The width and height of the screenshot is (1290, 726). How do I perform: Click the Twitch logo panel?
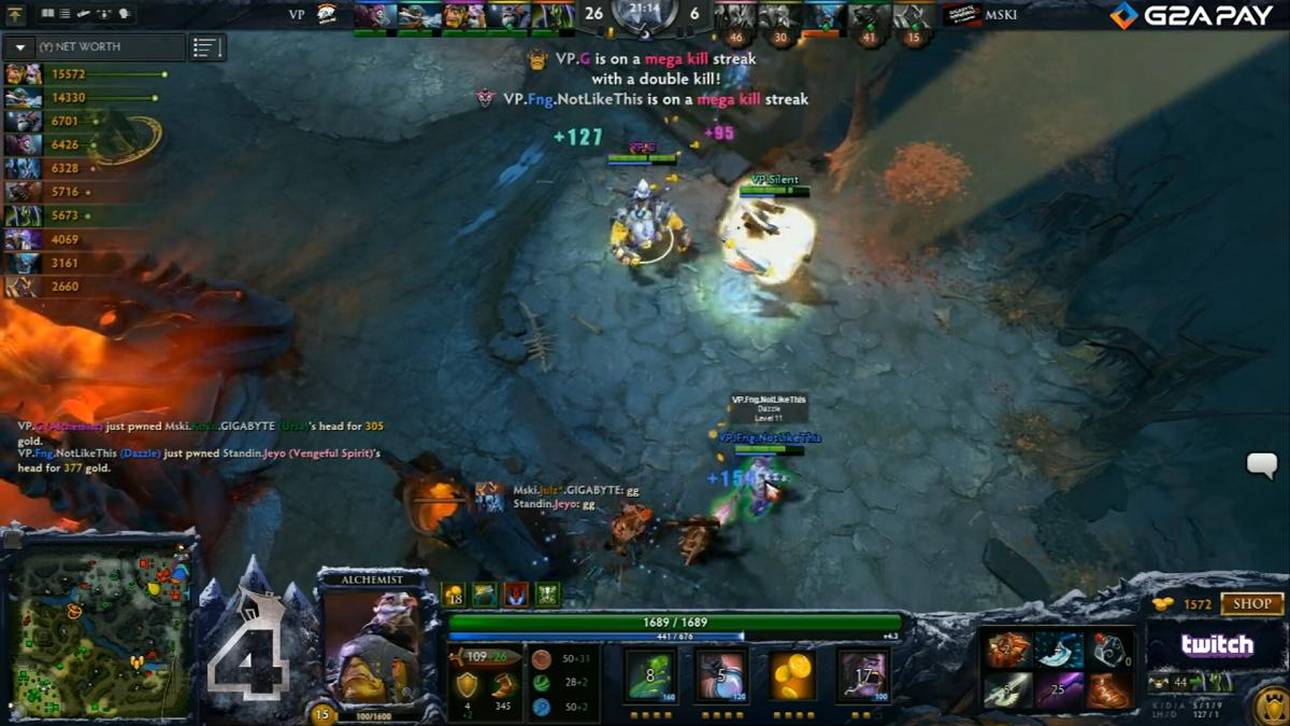1216,646
